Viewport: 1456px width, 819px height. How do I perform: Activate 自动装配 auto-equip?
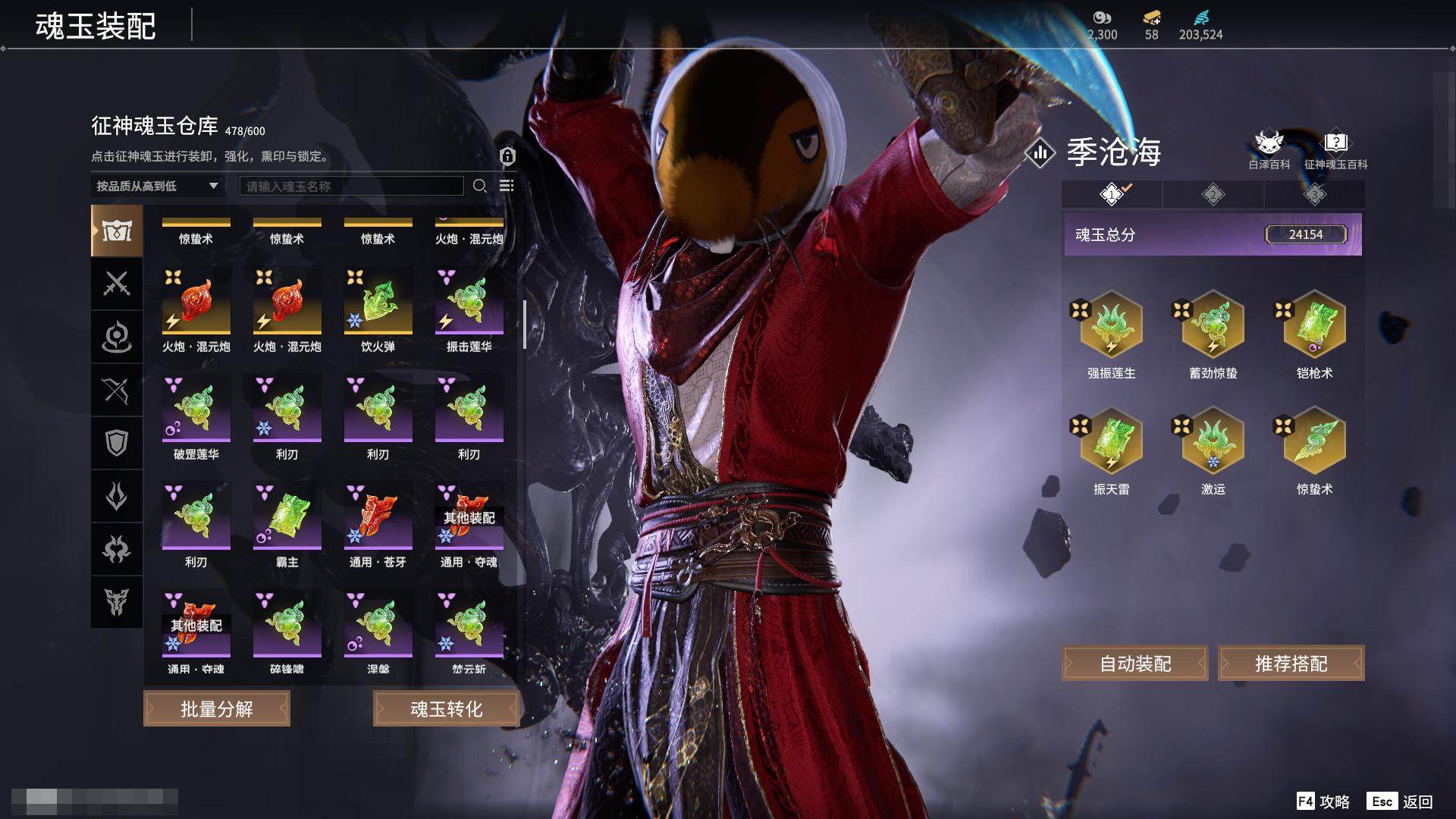click(x=1135, y=664)
